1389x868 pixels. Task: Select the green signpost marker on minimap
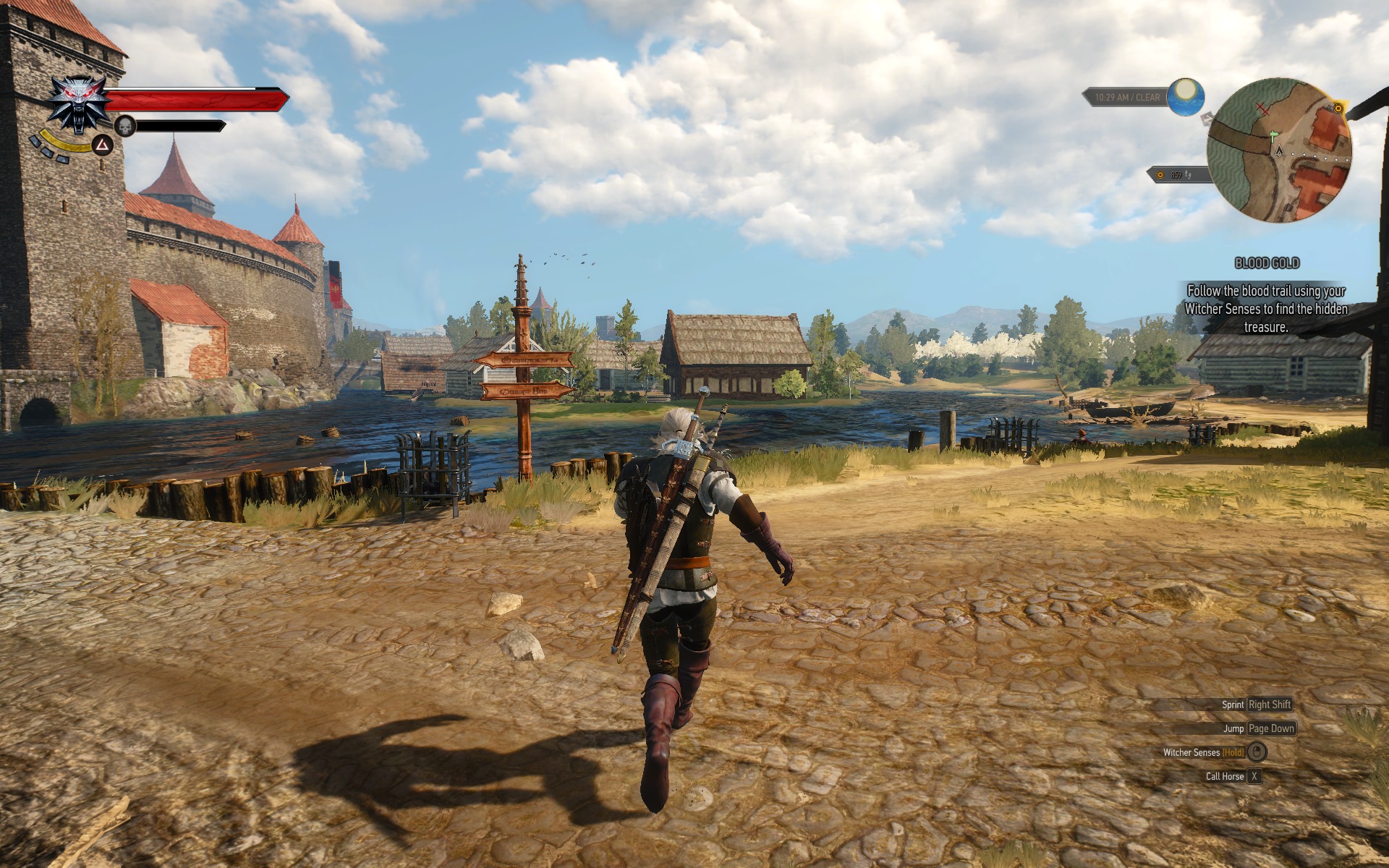(1275, 135)
